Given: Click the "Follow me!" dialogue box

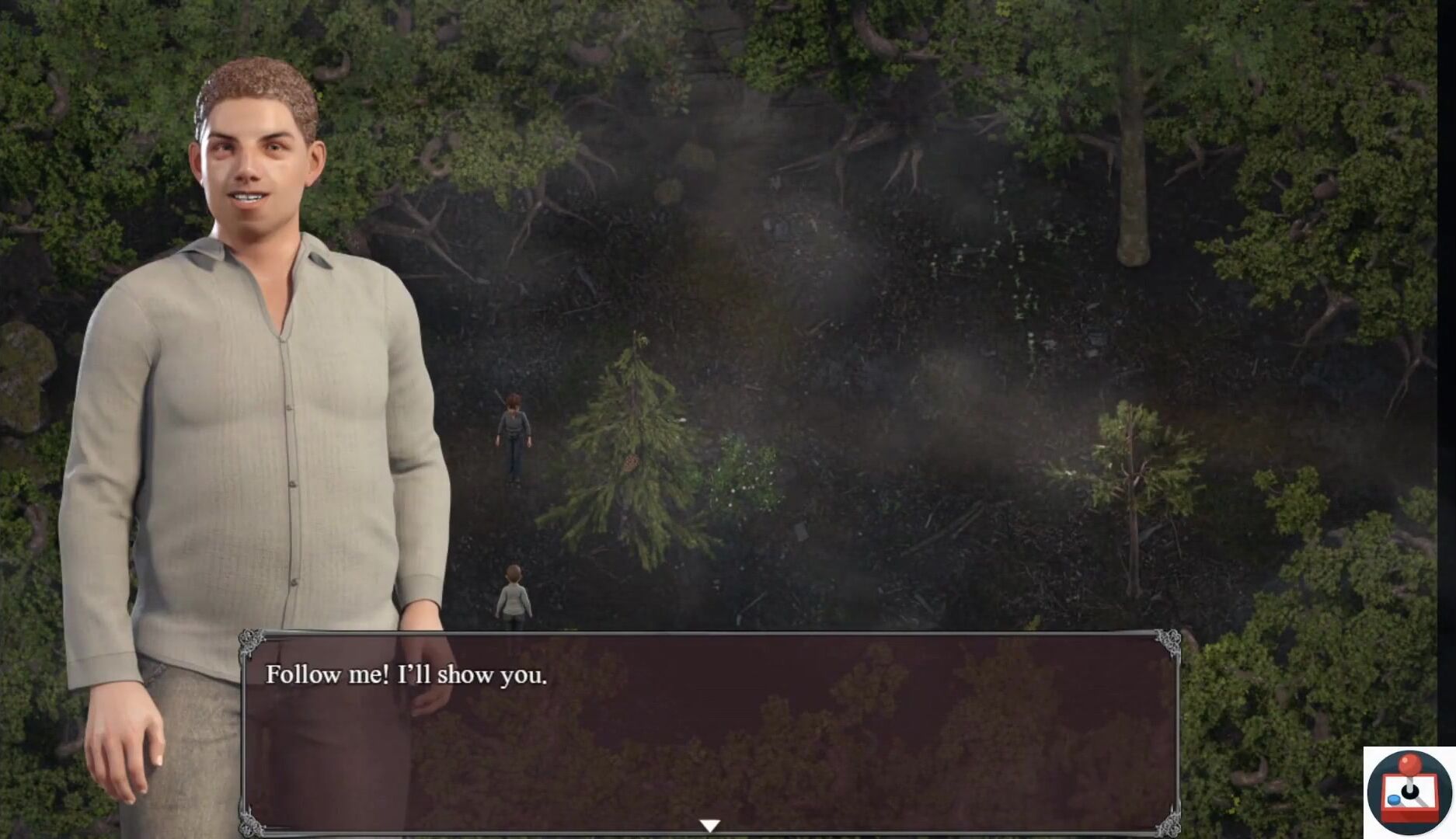Looking at the screenshot, I should [709, 732].
